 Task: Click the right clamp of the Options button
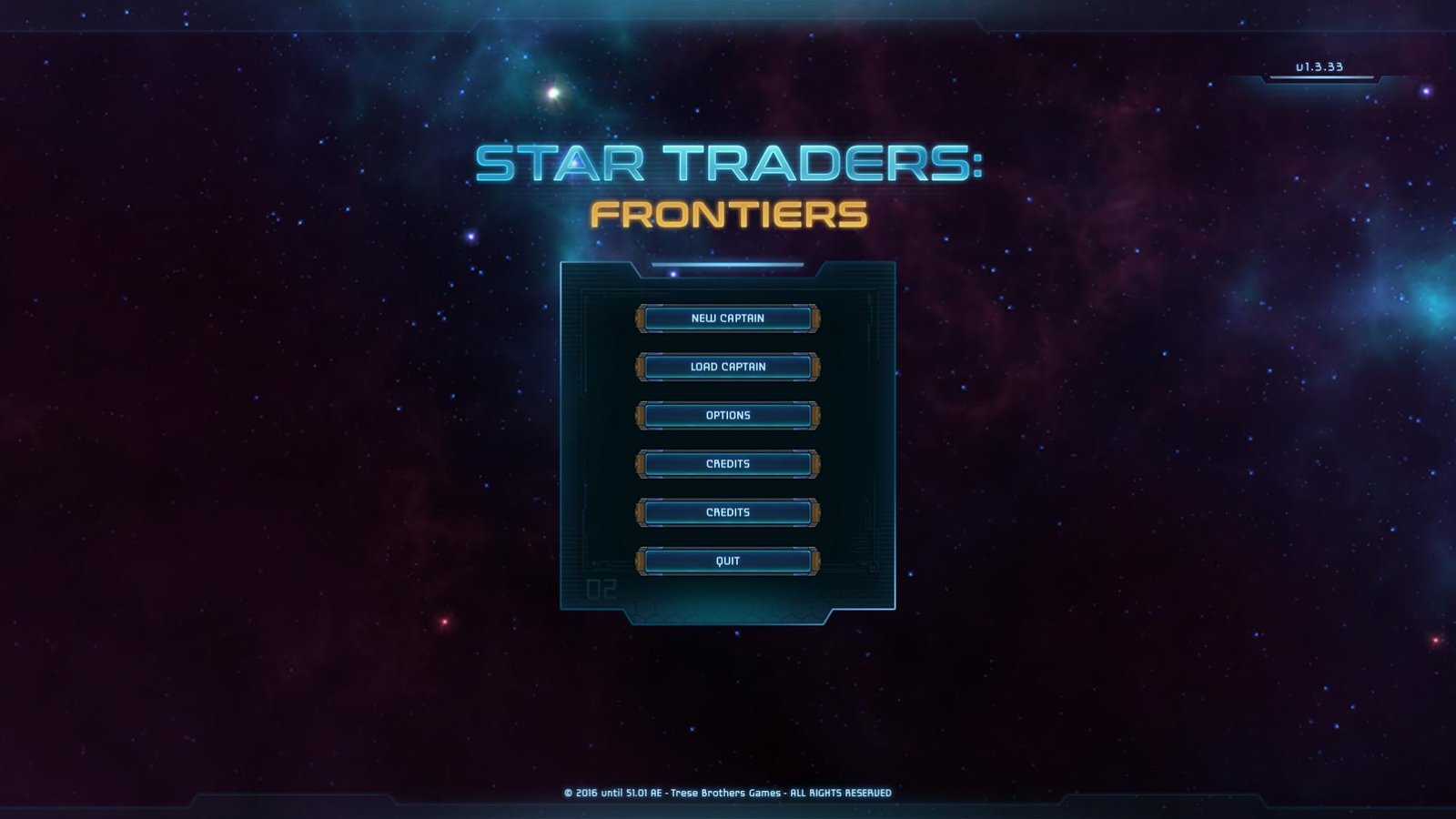tap(815, 415)
